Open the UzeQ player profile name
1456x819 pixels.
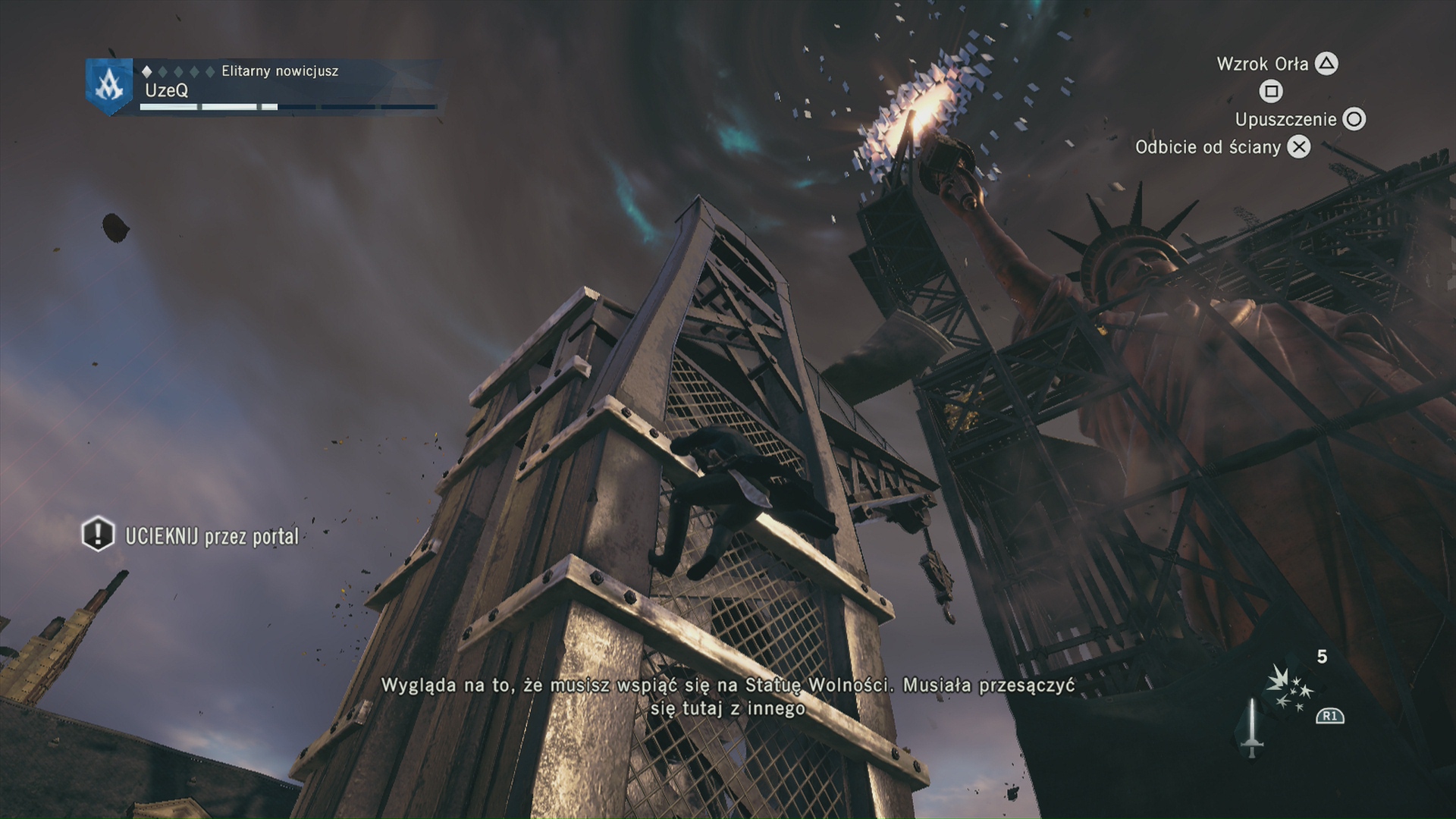[x=167, y=90]
